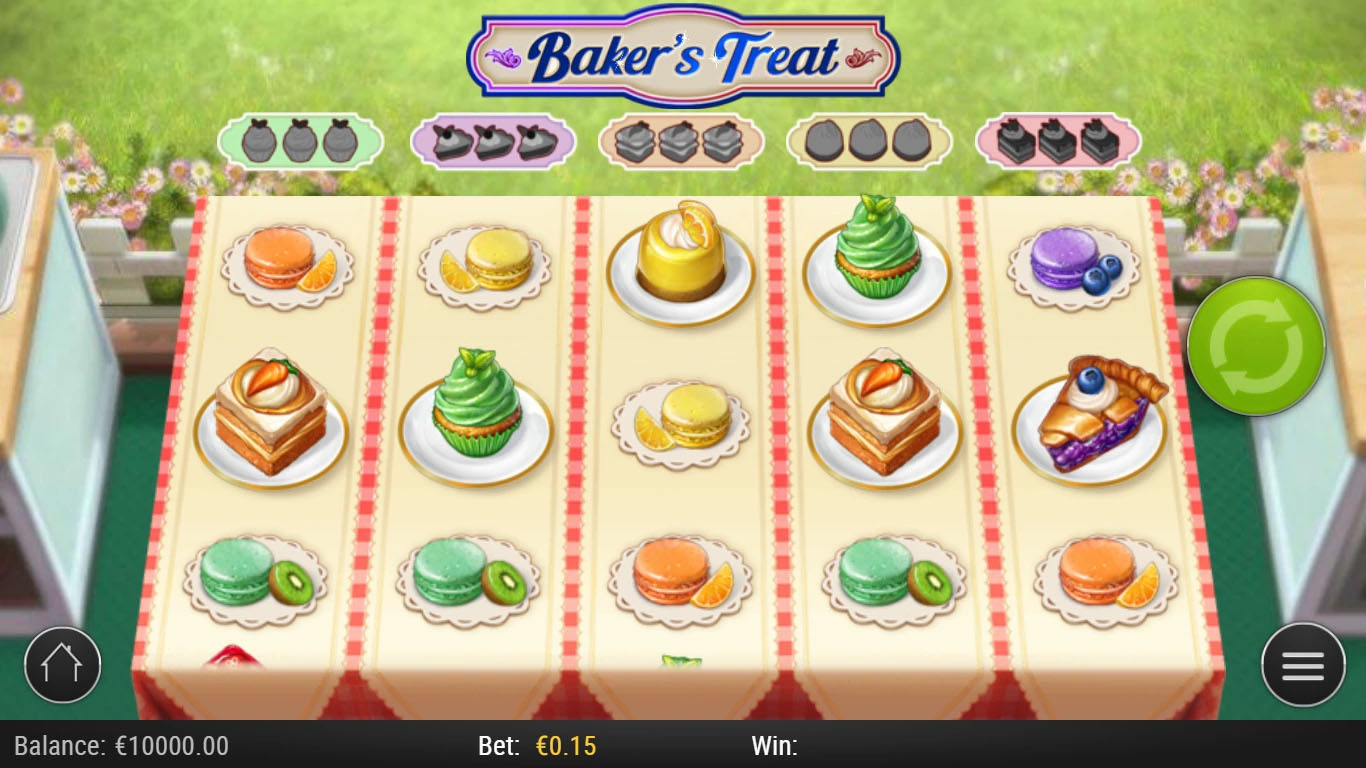Select the purple pie-slice collection meter
1366x768 pixels.
click(490, 140)
